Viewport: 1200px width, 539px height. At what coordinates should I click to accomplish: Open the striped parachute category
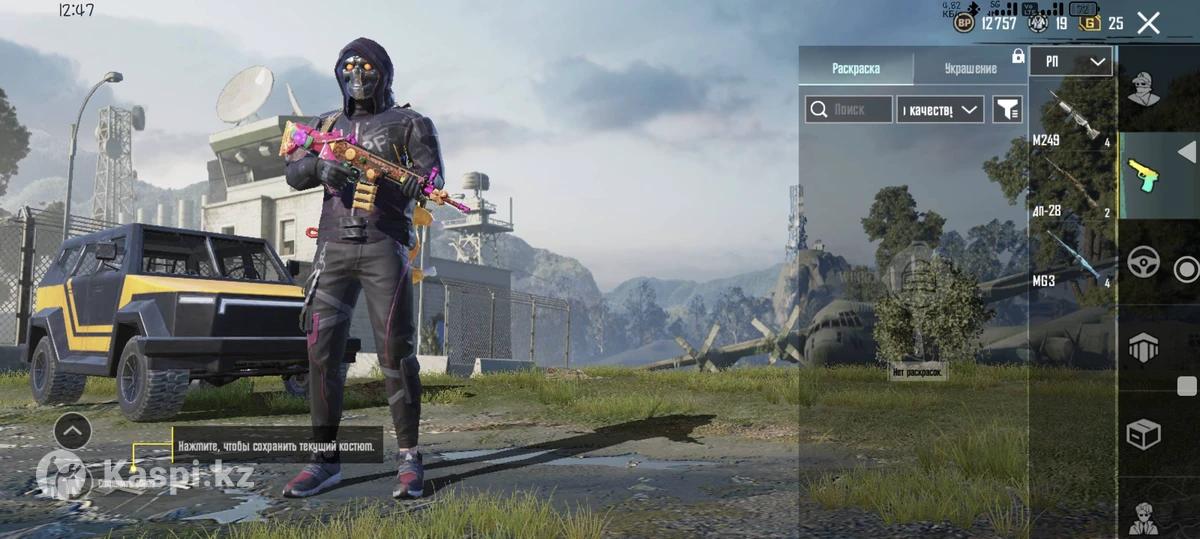click(1144, 349)
